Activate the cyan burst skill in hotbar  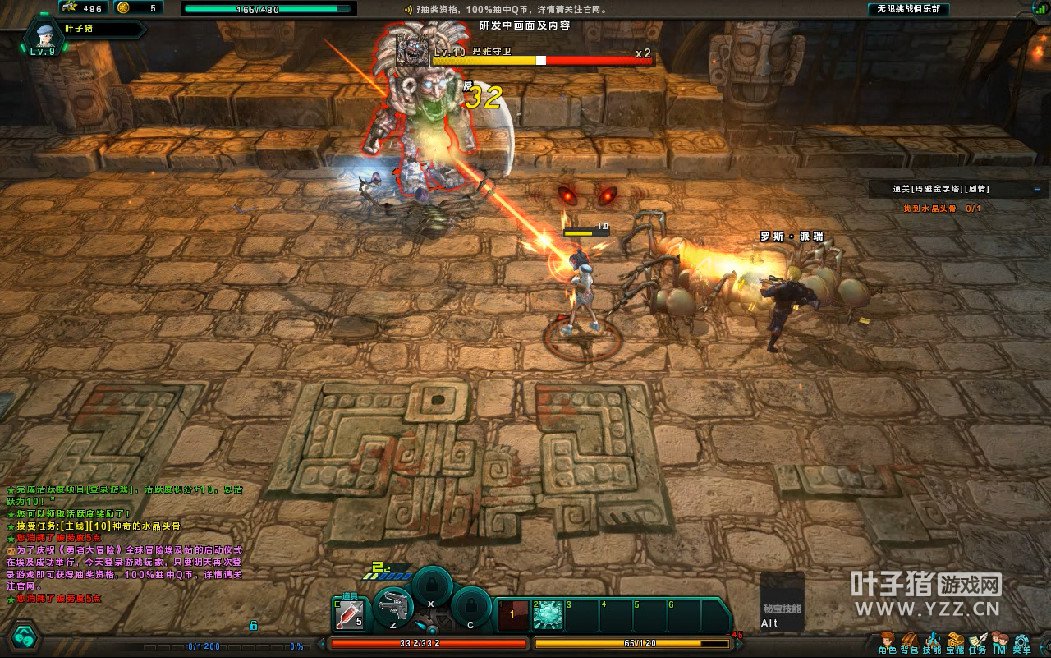tap(548, 615)
